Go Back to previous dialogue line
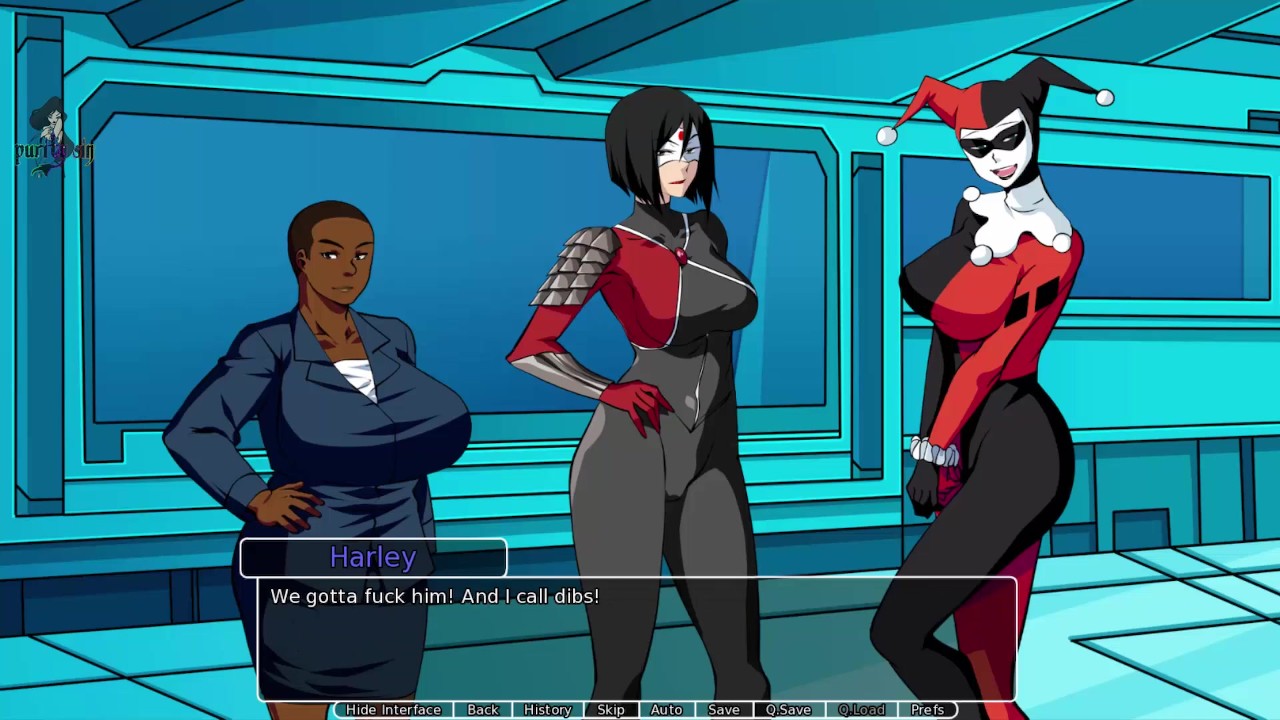Viewport: 1280px width, 720px height. [x=482, y=709]
